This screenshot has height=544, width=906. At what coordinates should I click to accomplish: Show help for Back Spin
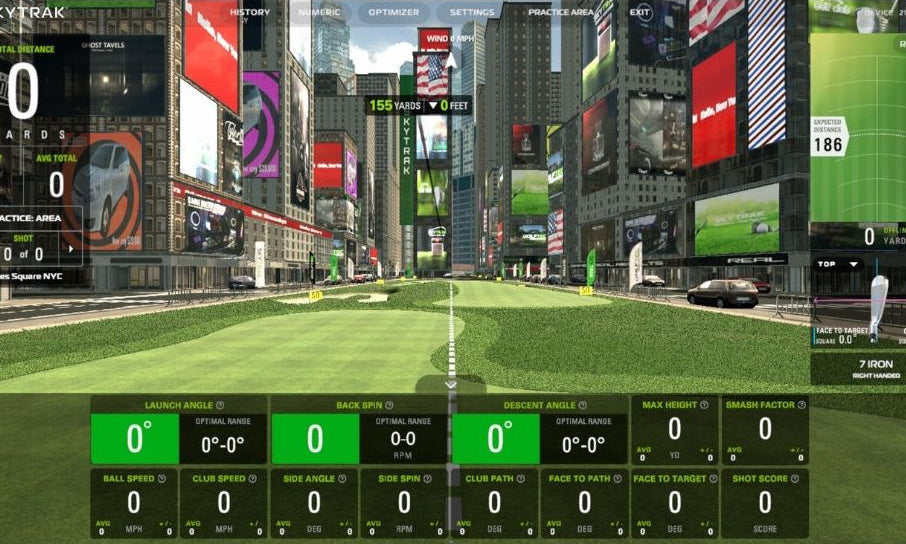(389, 405)
